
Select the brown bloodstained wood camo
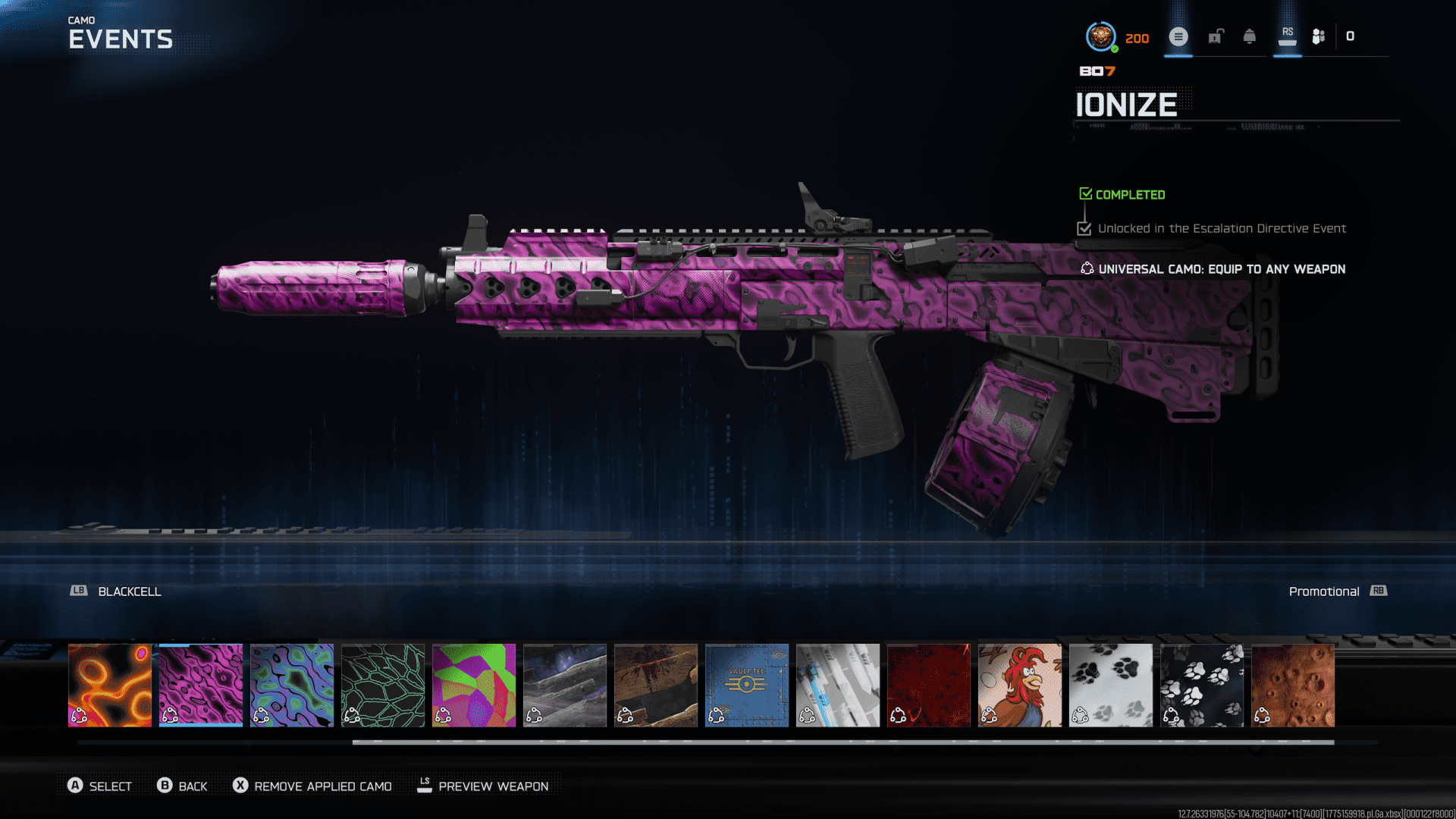pyautogui.click(x=656, y=685)
